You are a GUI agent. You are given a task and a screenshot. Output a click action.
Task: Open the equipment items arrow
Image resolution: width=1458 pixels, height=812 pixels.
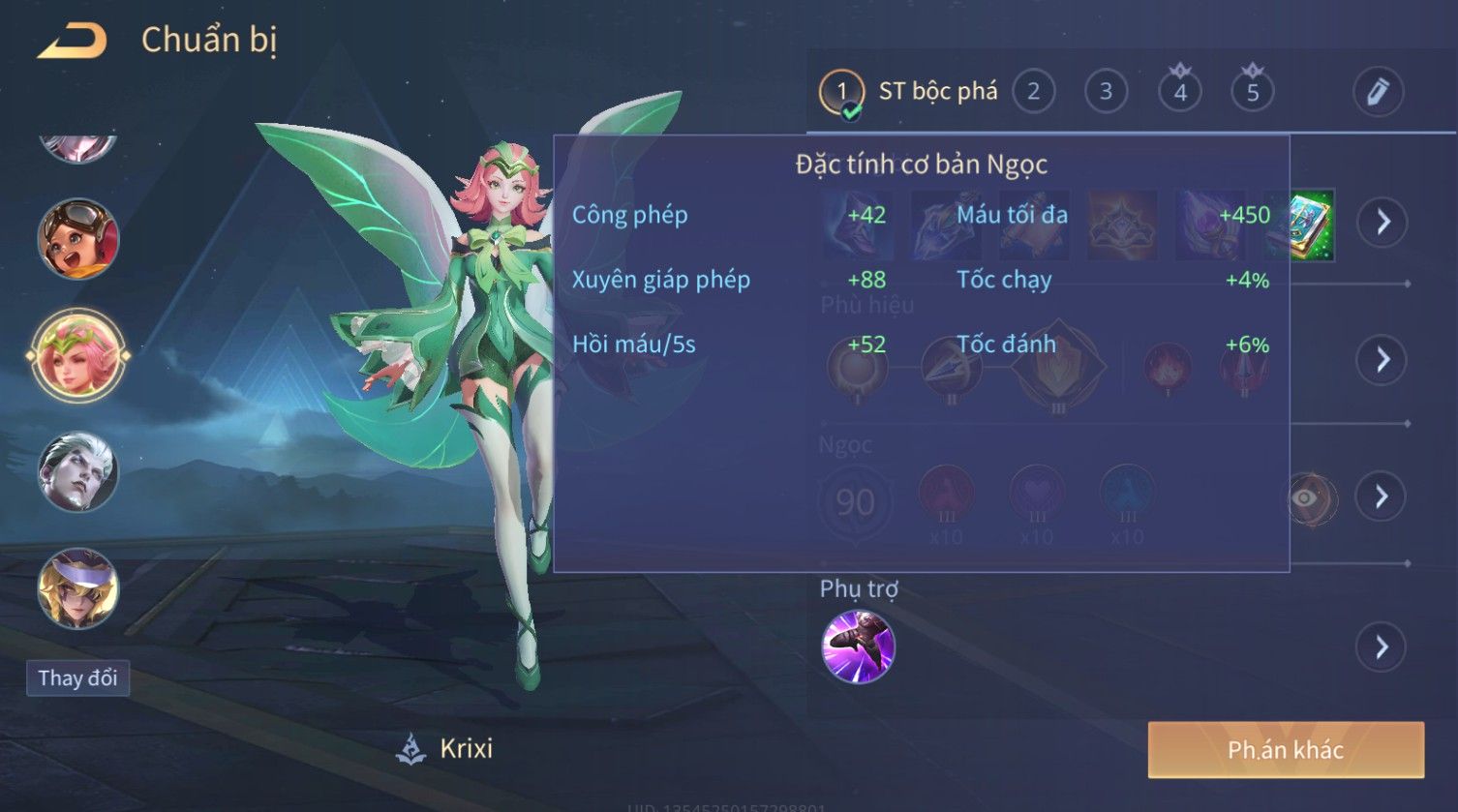pos(1382,222)
